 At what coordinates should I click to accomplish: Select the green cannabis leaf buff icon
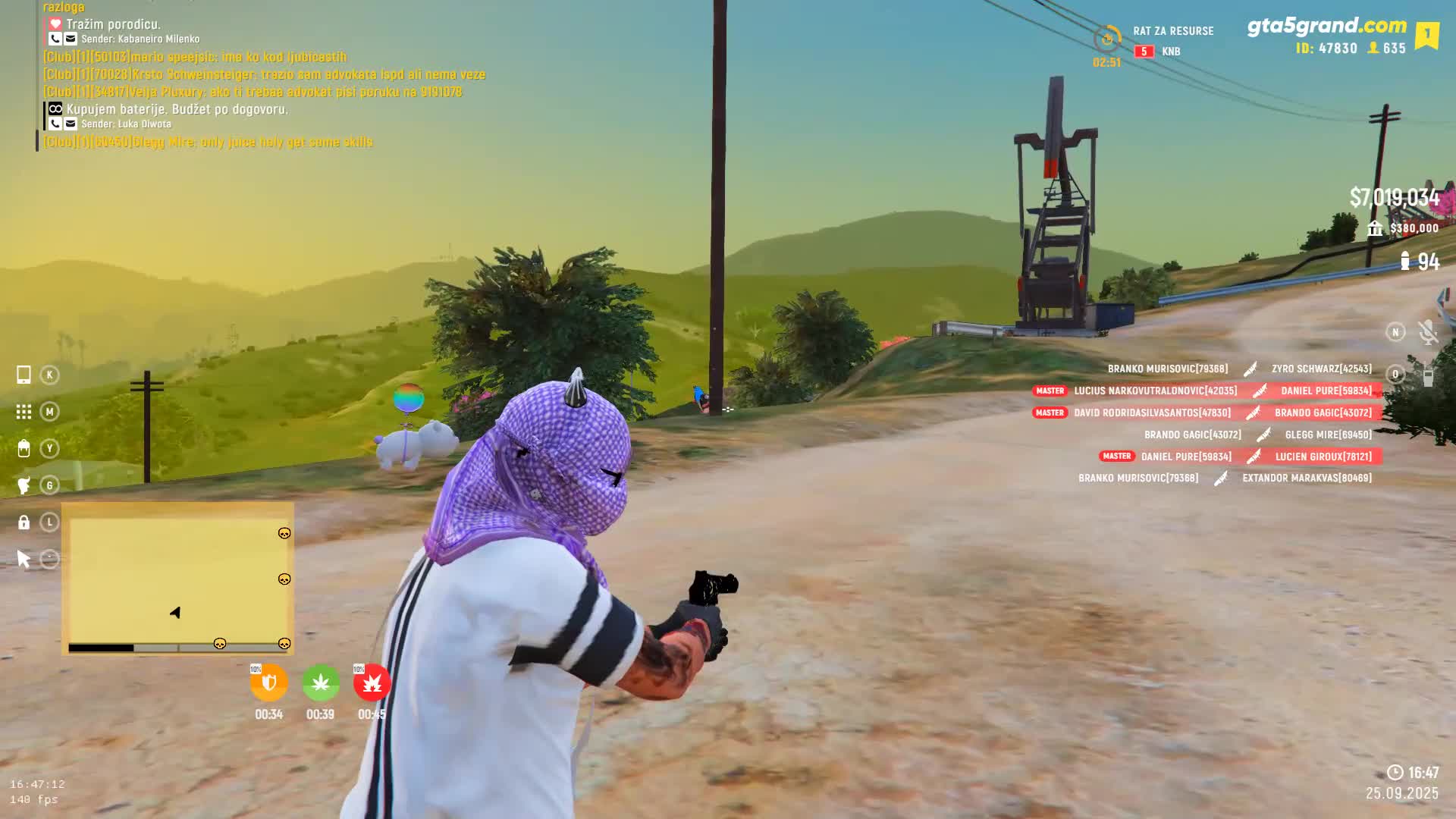pos(320,683)
